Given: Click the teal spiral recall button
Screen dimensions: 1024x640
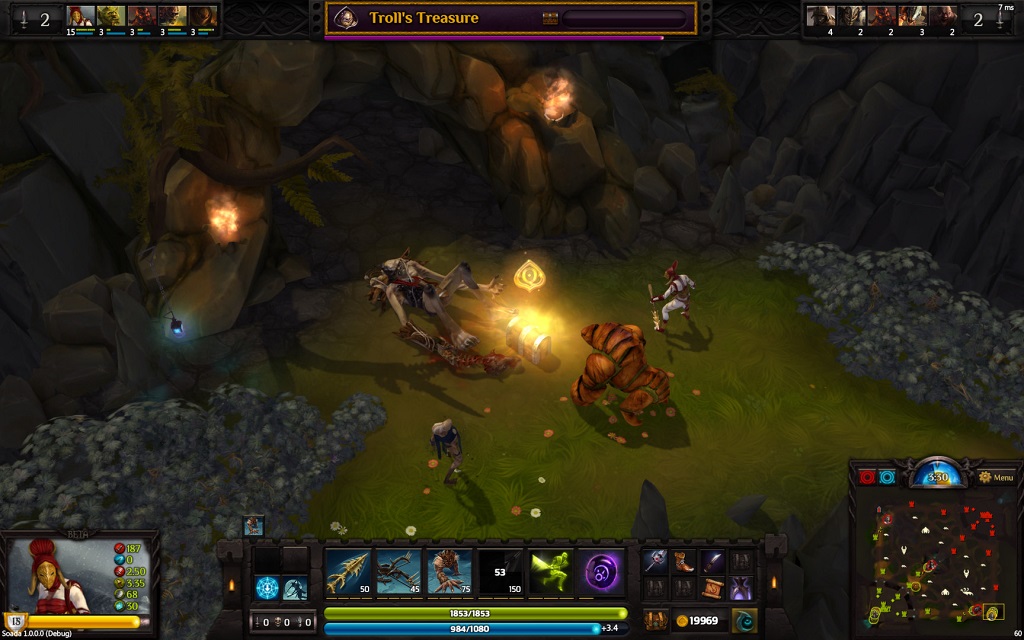Looking at the screenshot, I should coord(743,620).
